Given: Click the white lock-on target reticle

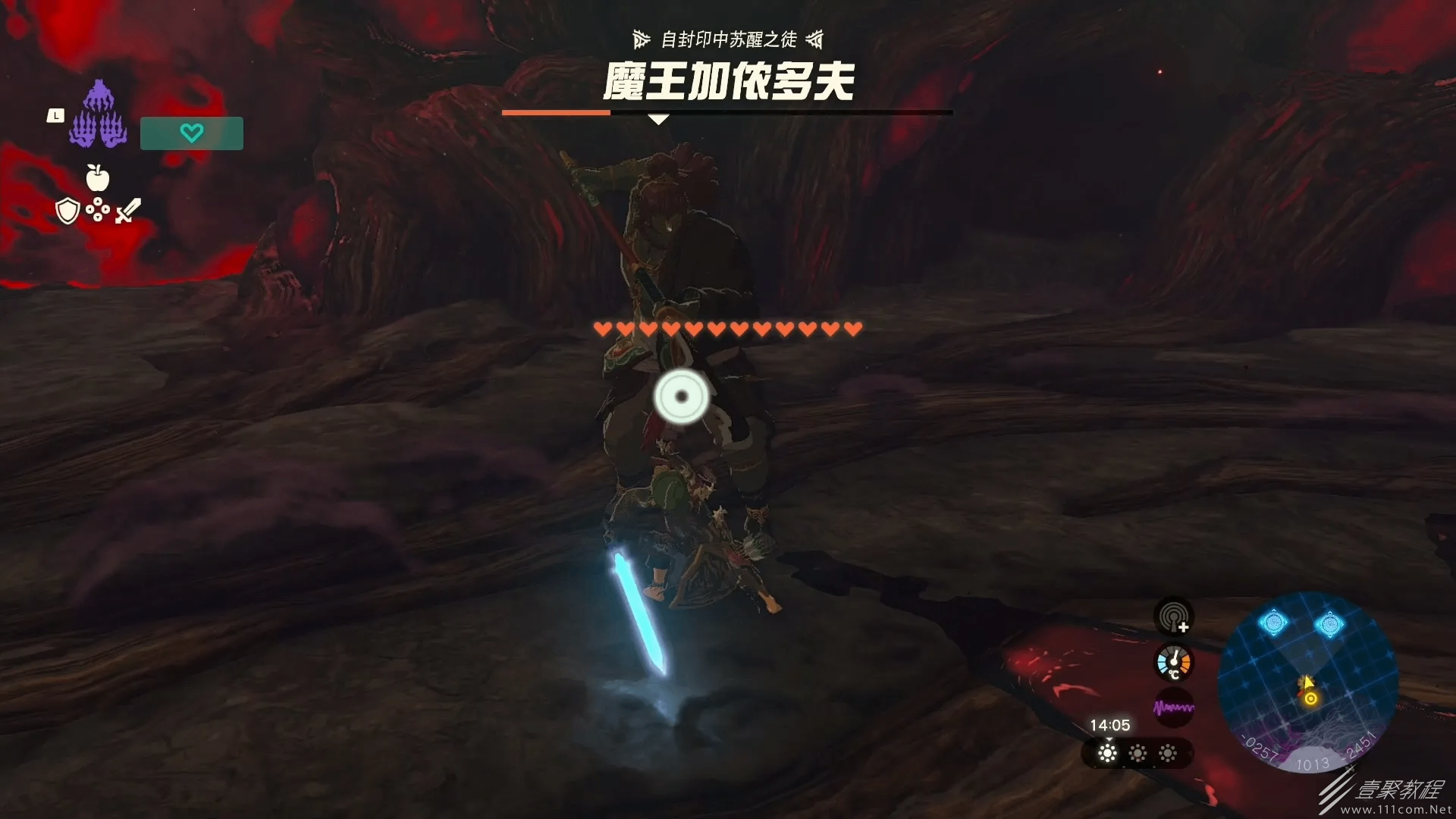Looking at the screenshot, I should click(x=681, y=397).
